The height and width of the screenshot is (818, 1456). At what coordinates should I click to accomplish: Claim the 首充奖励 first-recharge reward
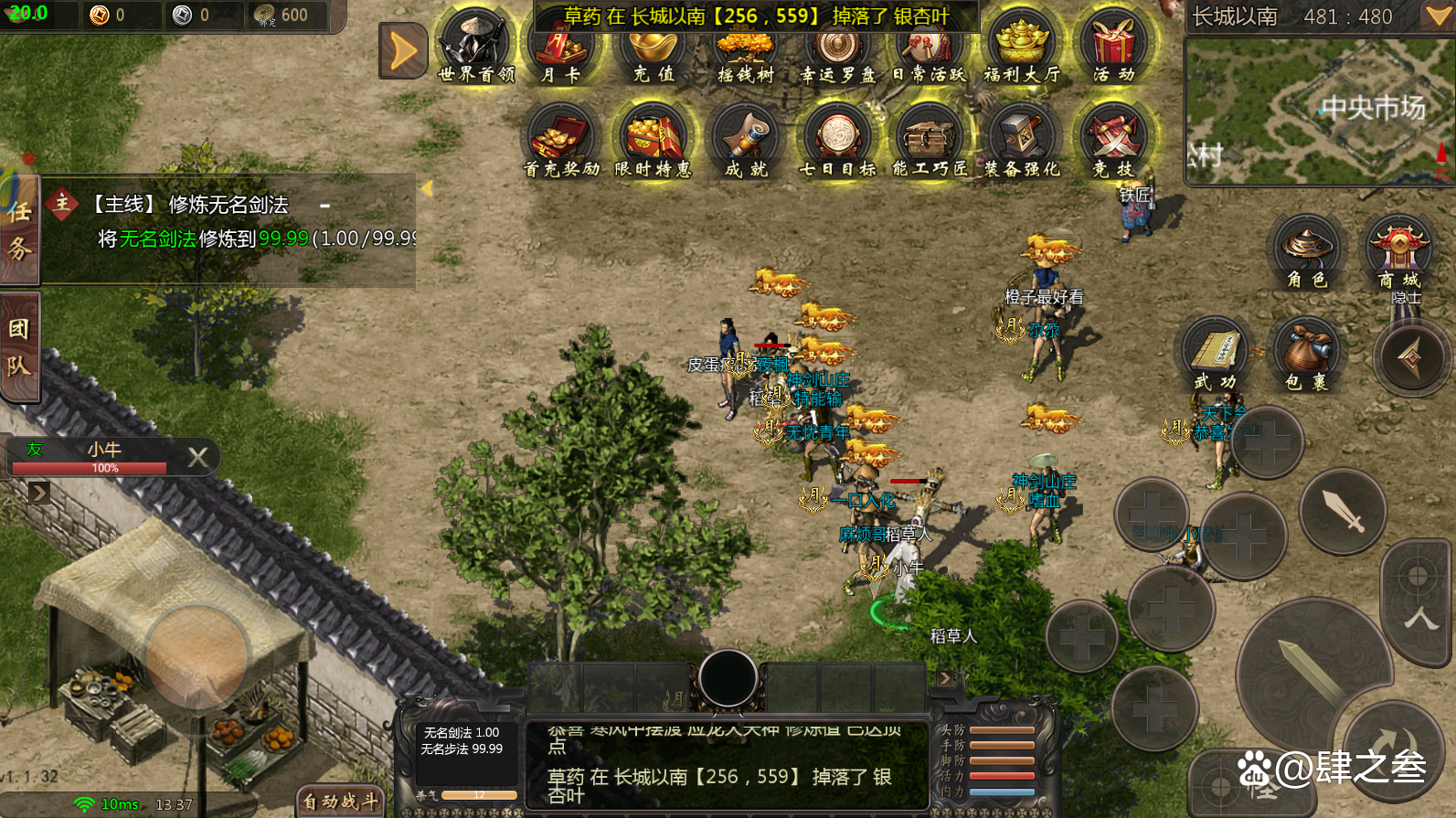pyautogui.click(x=560, y=139)
